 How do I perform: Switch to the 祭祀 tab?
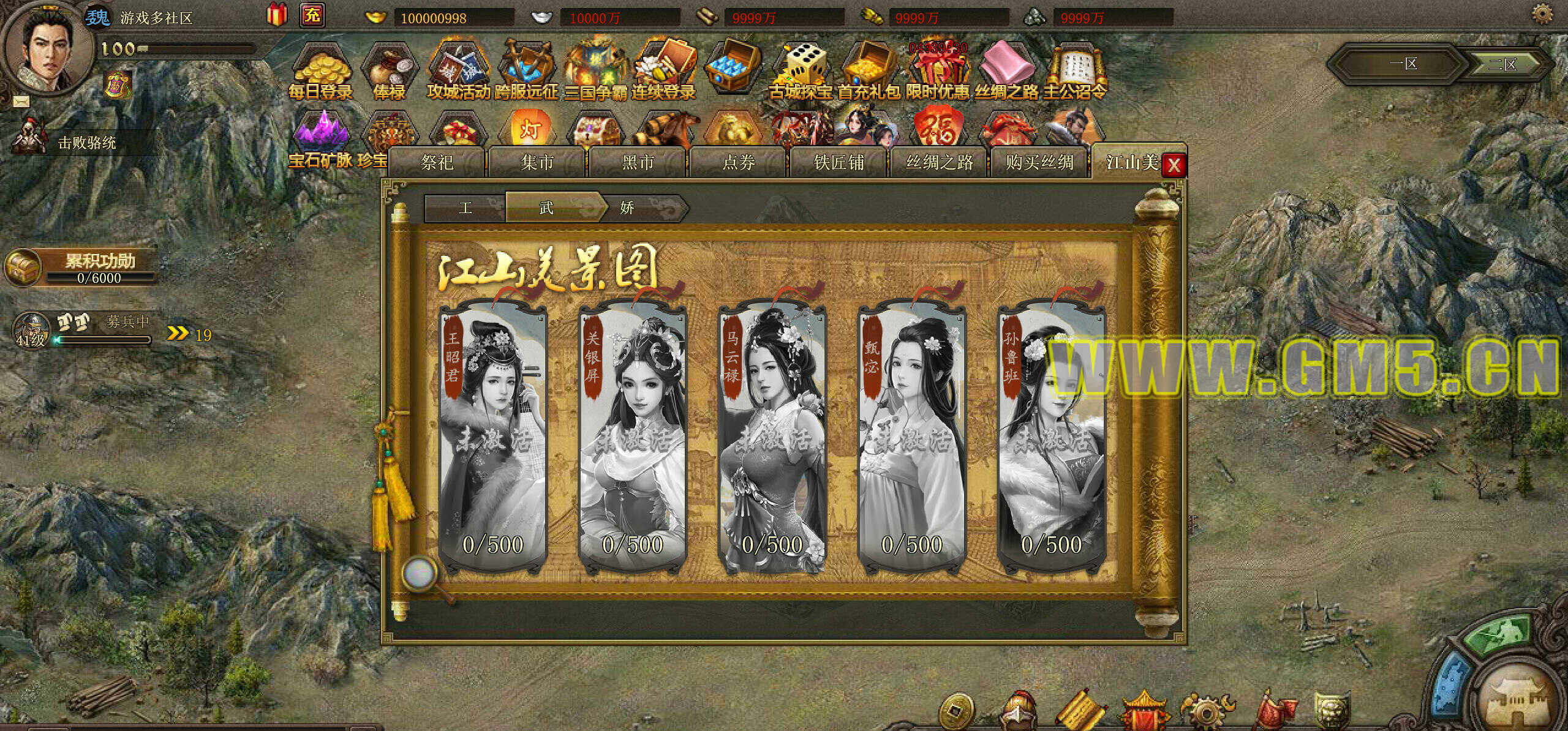[x=437, y=162]
